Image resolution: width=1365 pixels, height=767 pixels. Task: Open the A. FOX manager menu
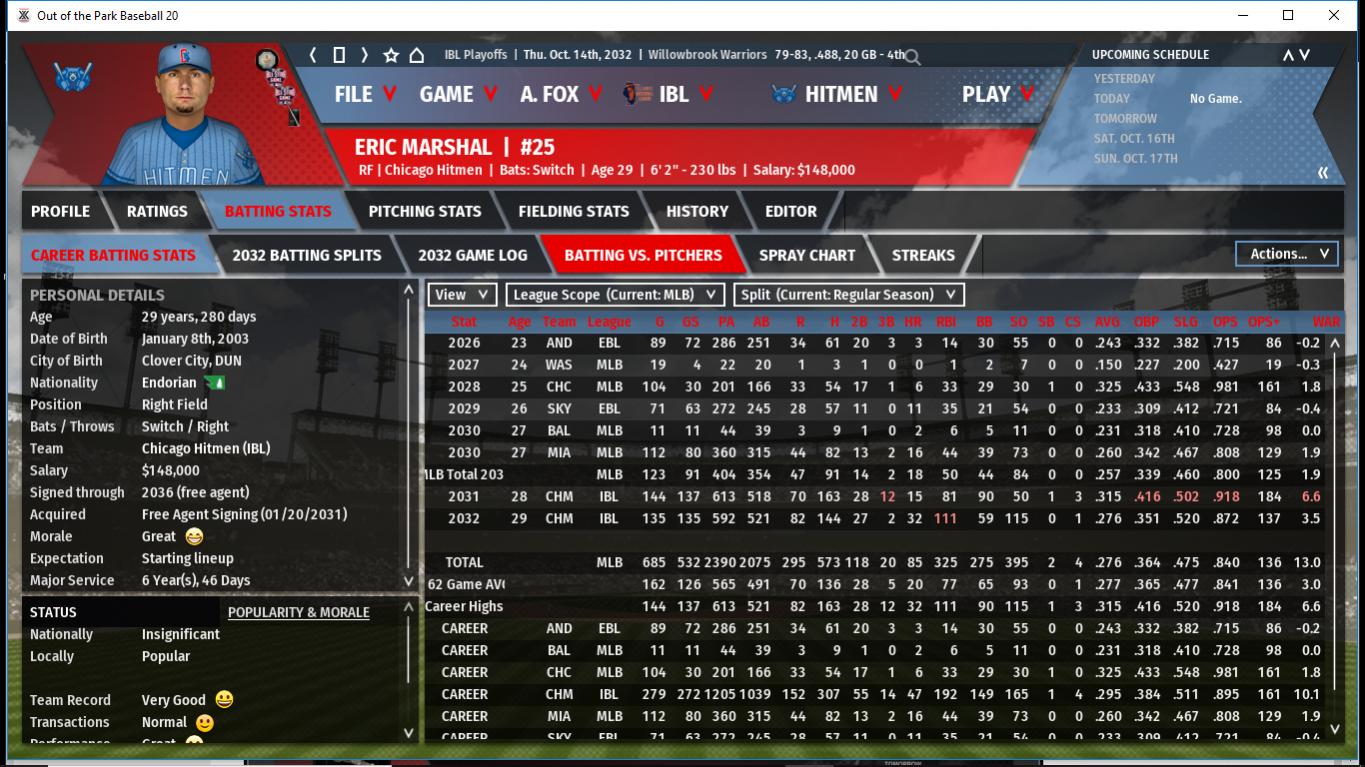click(x=560, y=94)
